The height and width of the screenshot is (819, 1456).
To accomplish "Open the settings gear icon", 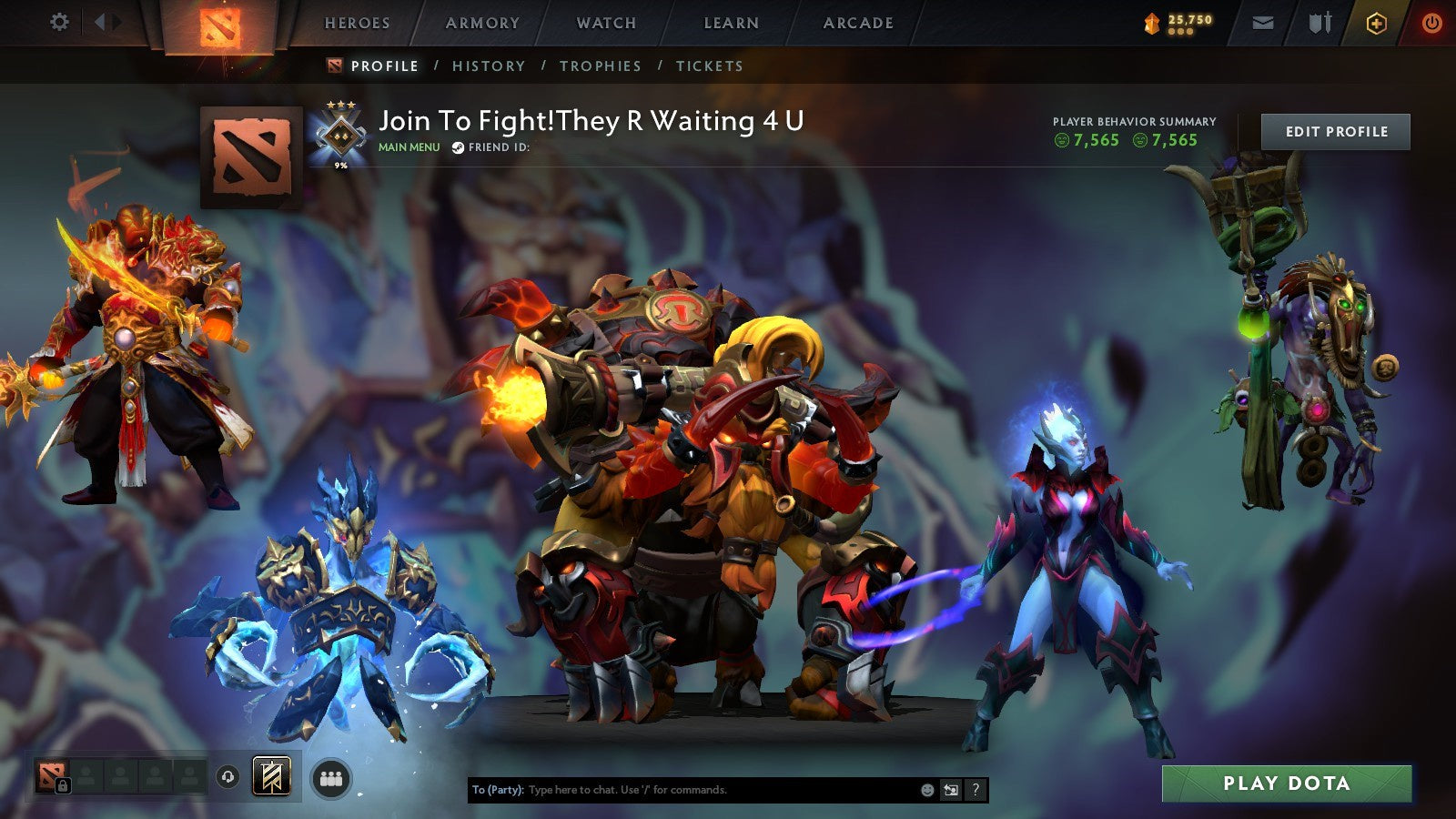I will point(59,20).
